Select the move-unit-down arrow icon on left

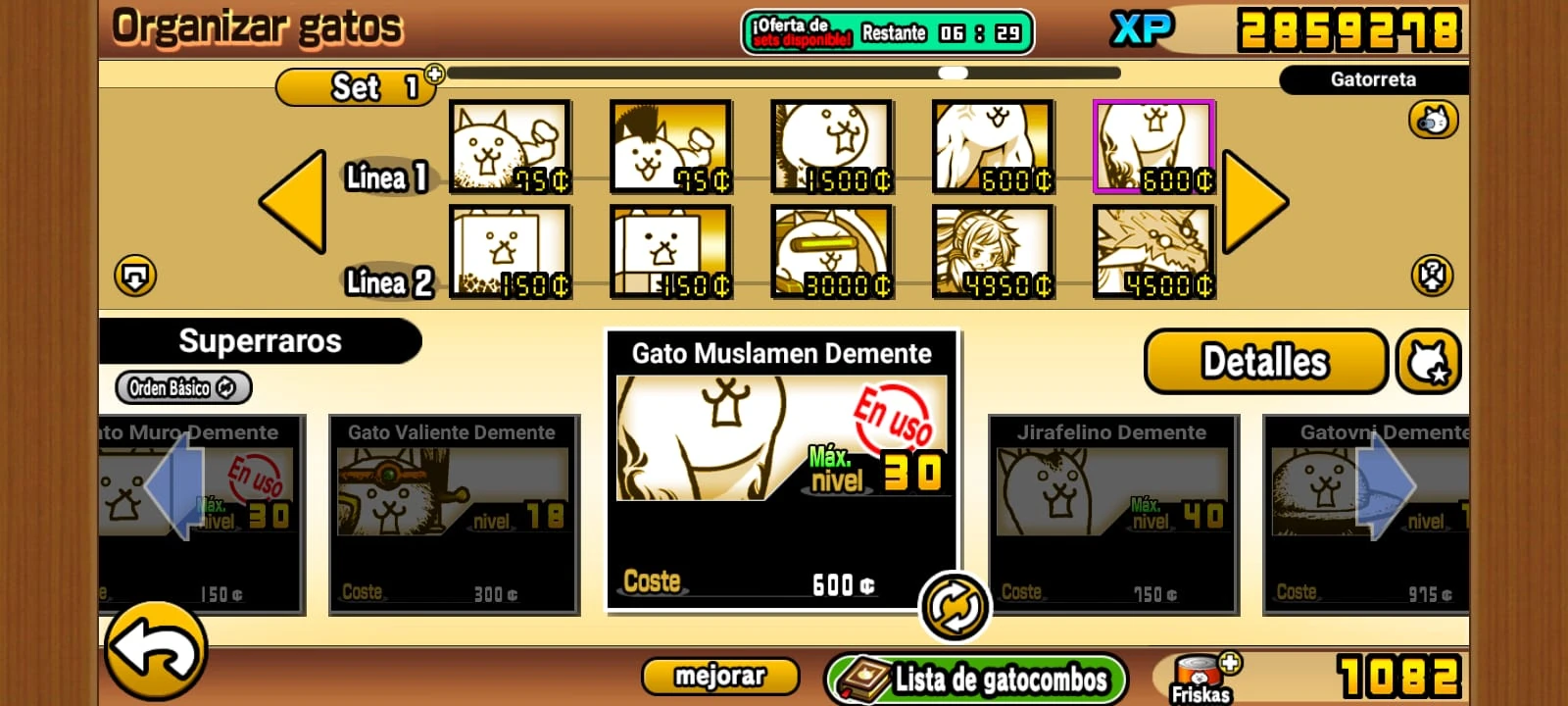(x=136, y=275)
